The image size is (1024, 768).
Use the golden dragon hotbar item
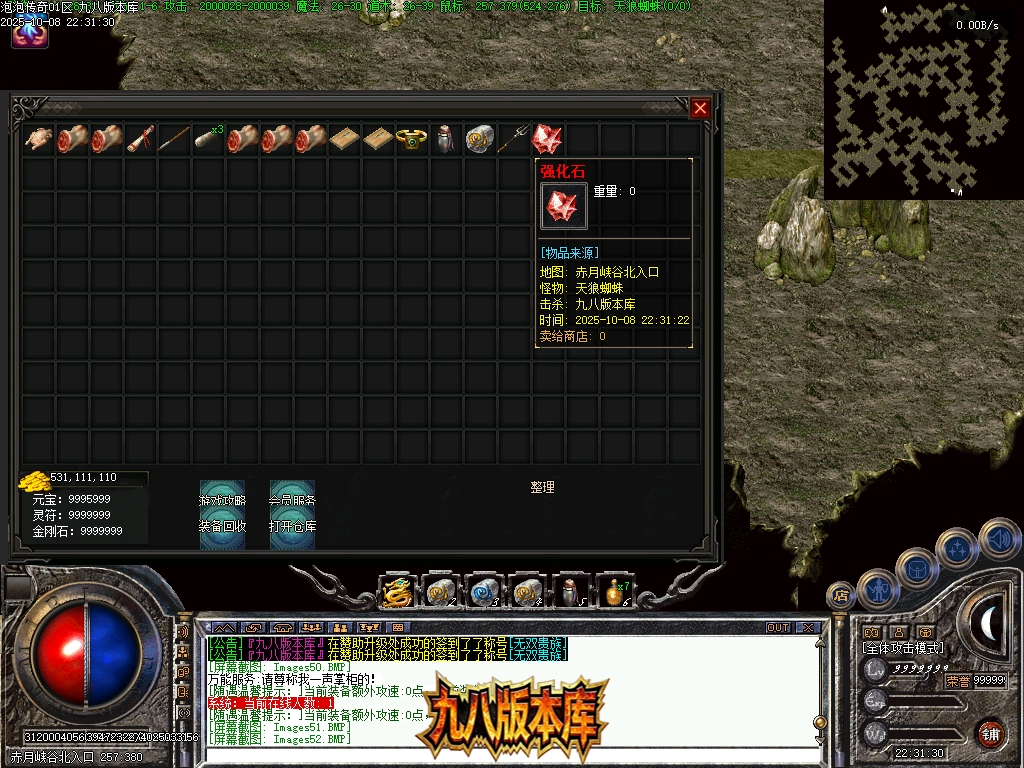pyautogui.click(x=397, y=592)
